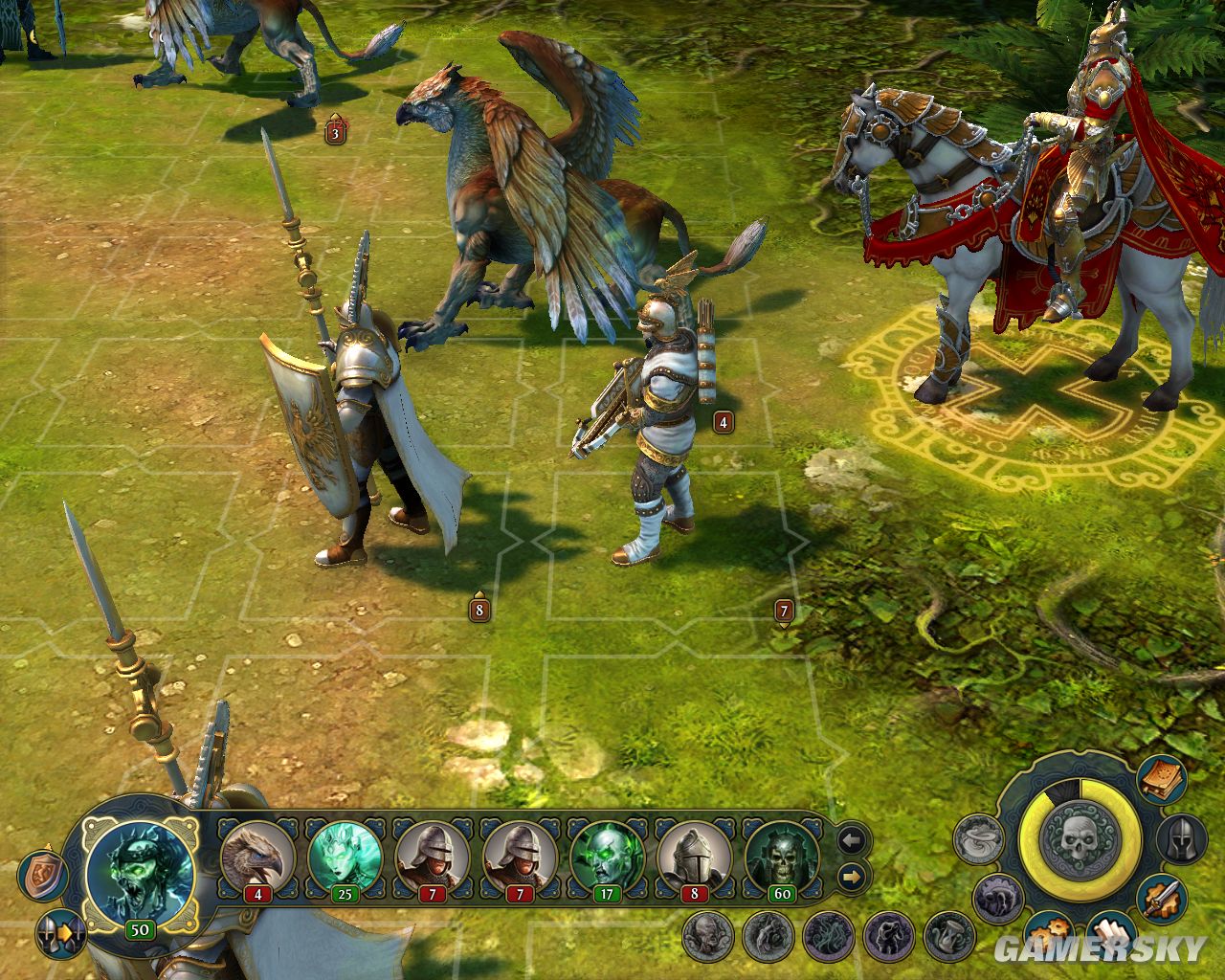Select the skeleton portrait with 60

coord(782,854)
